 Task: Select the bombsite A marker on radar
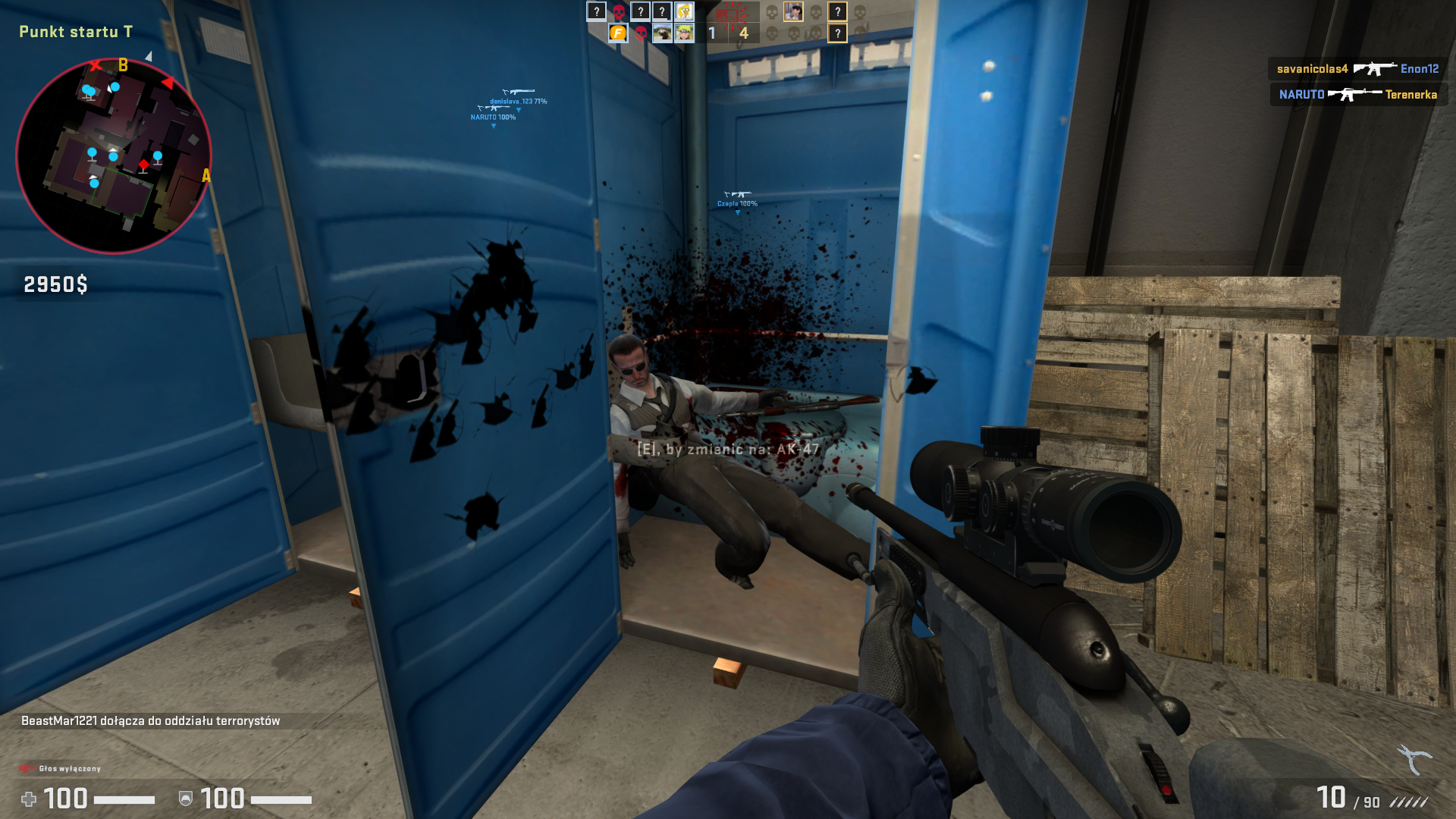206,176
